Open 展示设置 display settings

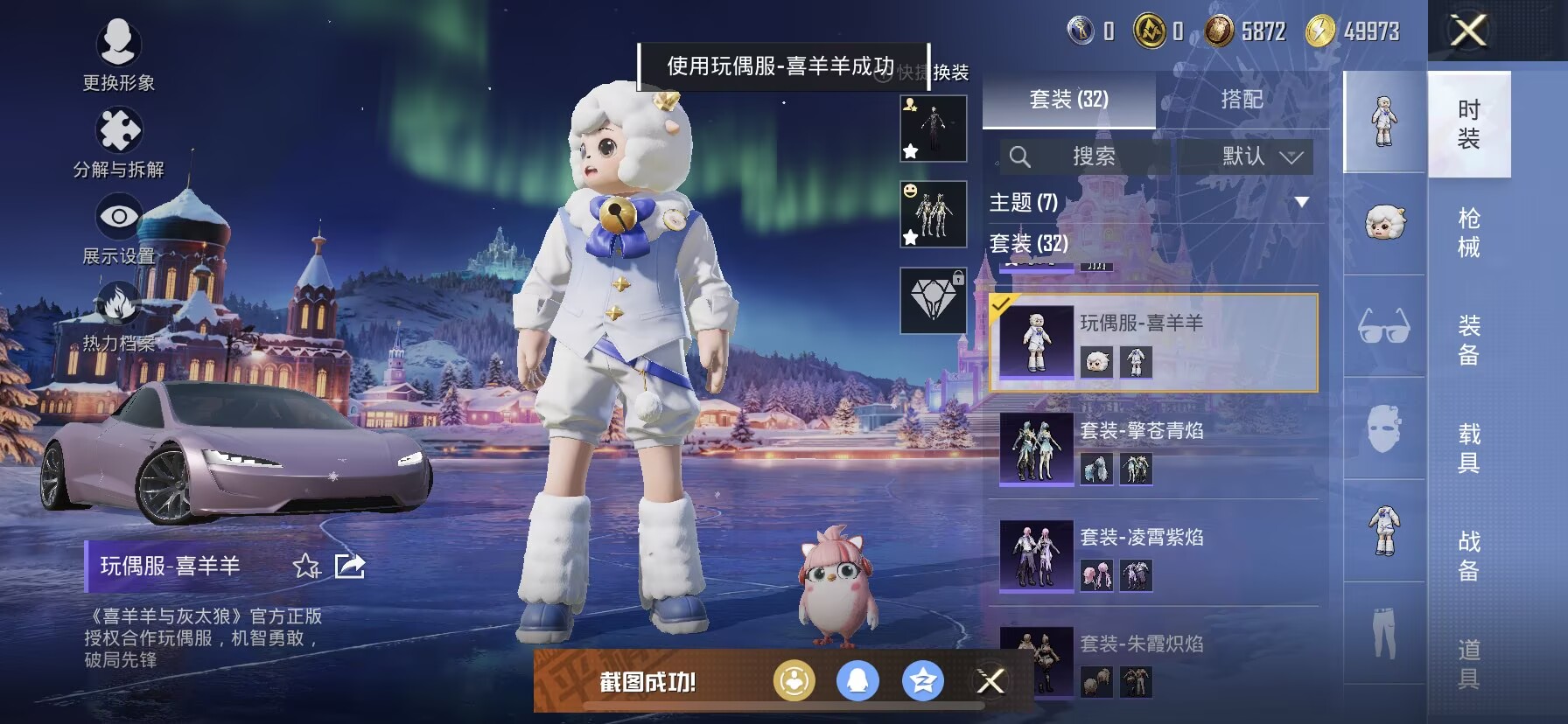(x=118, y=228)
